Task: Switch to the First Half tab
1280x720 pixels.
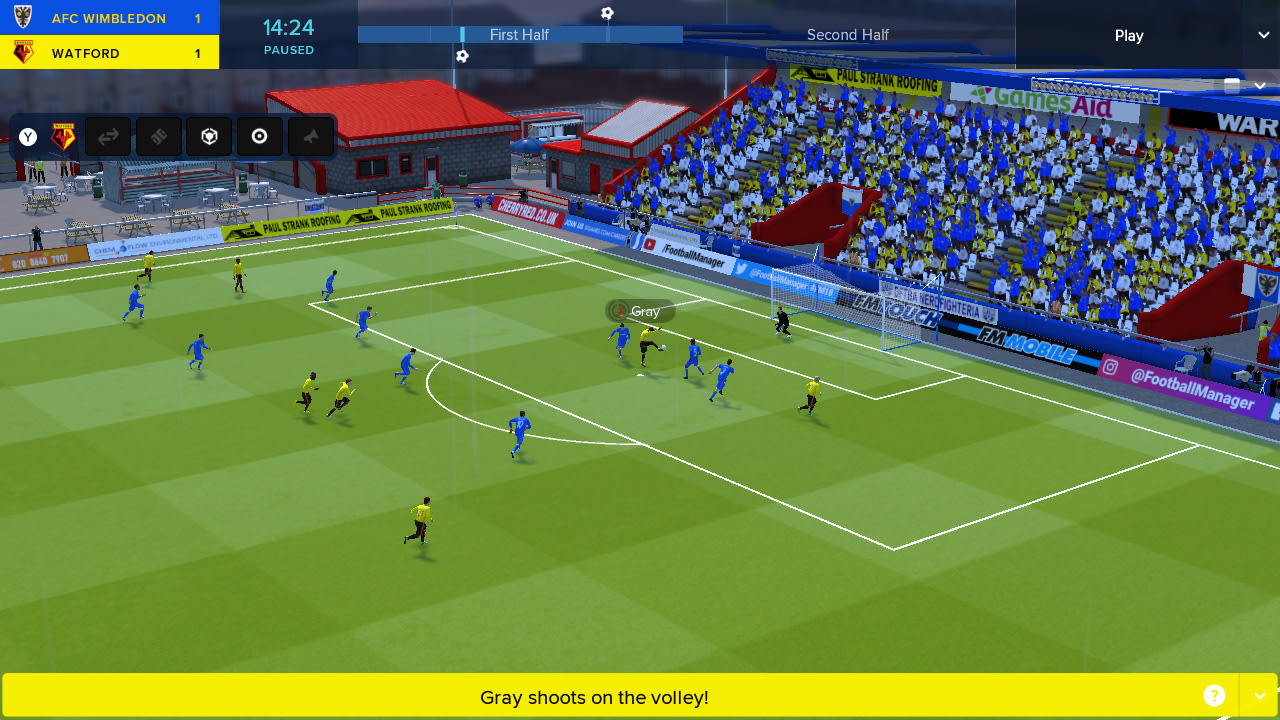Action: 519,34
